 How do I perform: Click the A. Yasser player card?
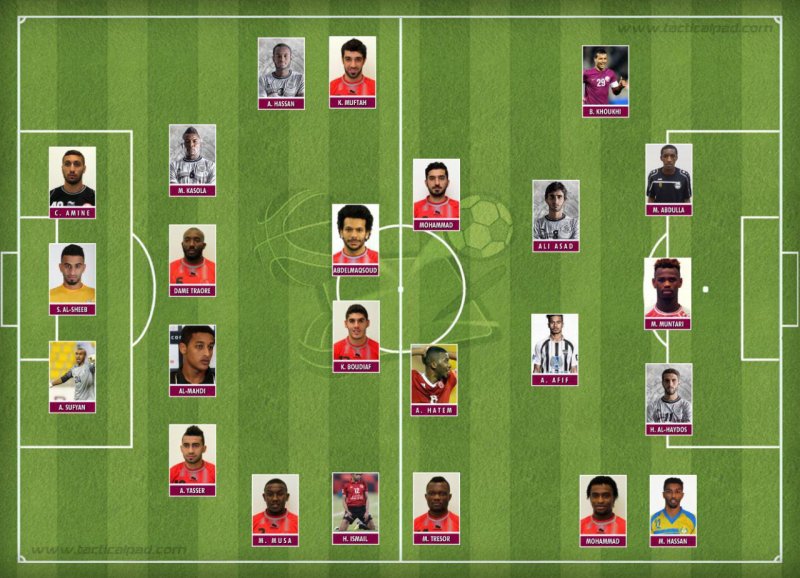coord(192,459)
